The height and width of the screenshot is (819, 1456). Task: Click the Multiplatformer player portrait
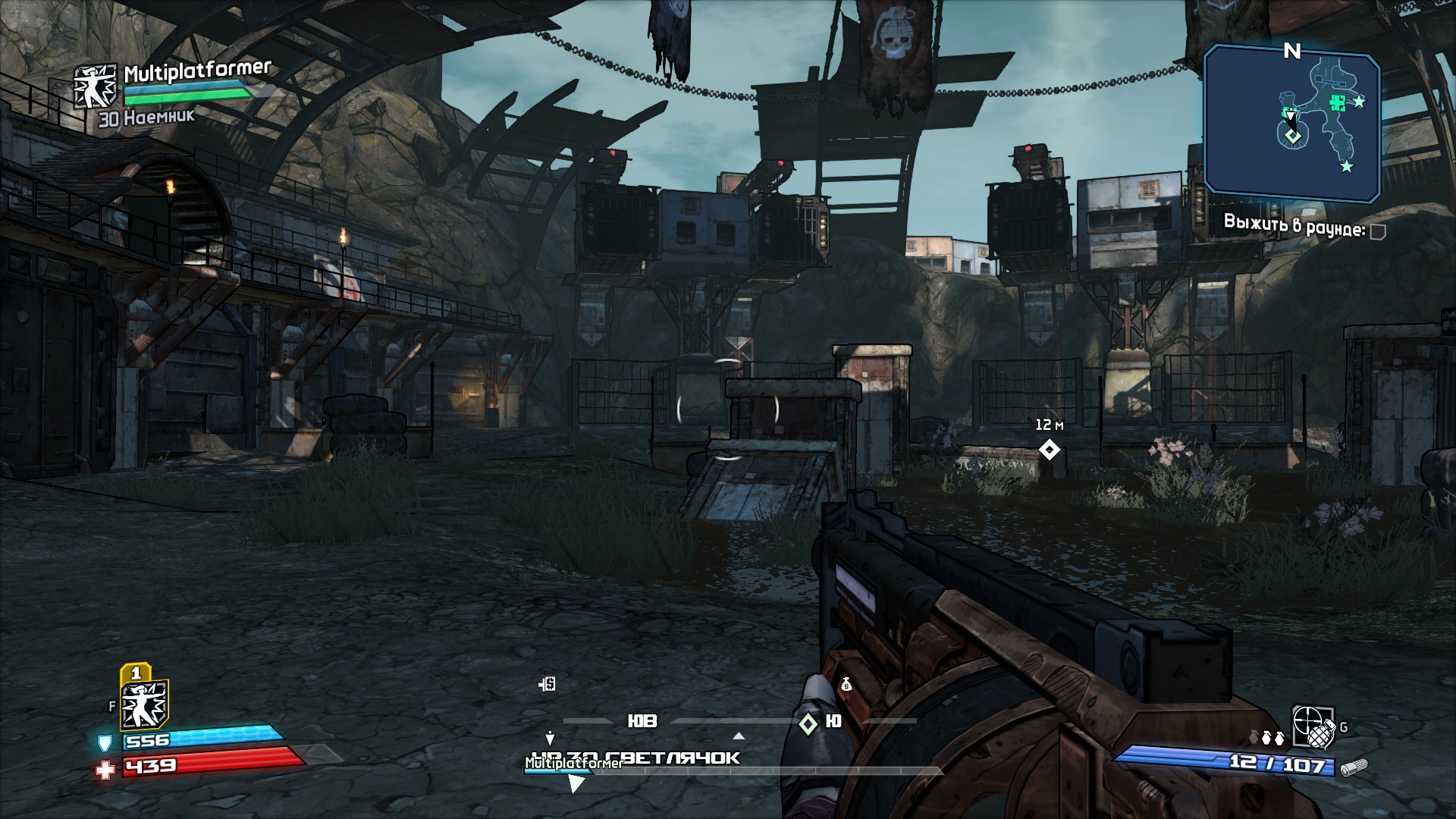[96, 85]
